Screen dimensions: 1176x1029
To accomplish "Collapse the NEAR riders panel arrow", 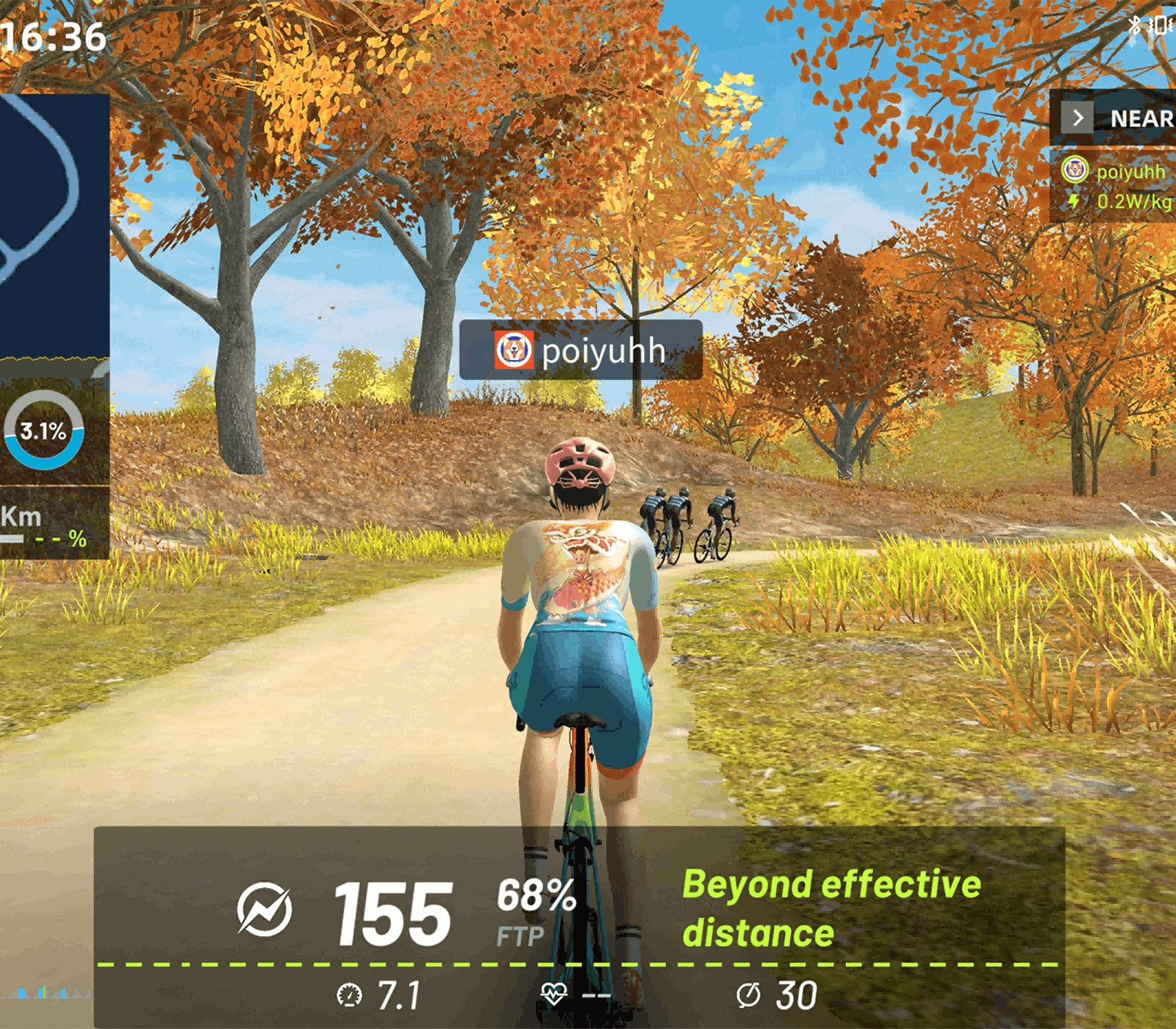I will point(1078,118).
